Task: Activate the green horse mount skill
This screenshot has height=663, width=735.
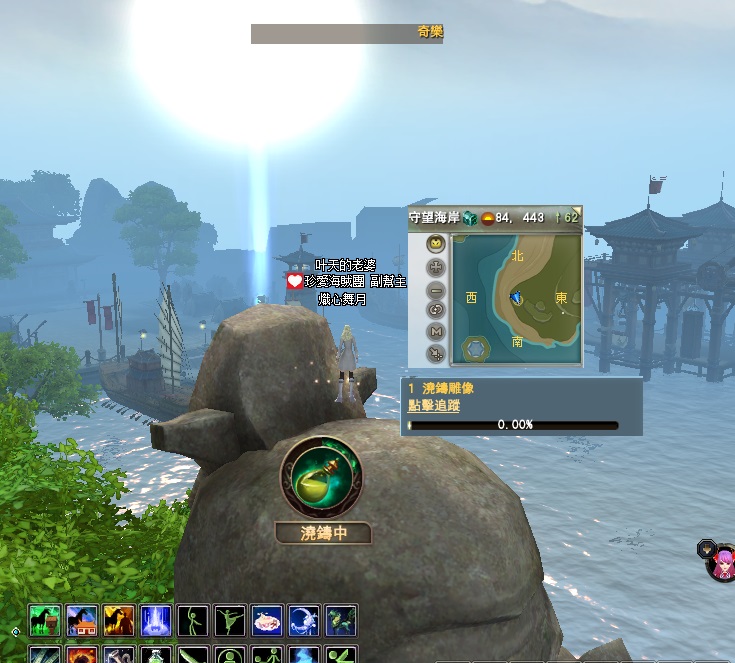Action: [45, 621]
